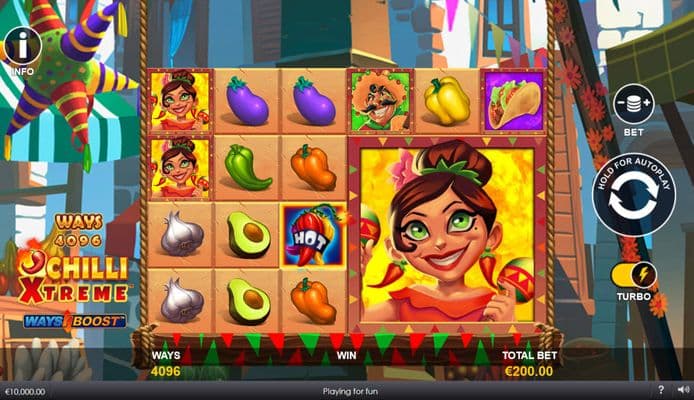Open the Info paytable button
The width and height of the screenshot is (694, 400).
click(x=22, y=46)
